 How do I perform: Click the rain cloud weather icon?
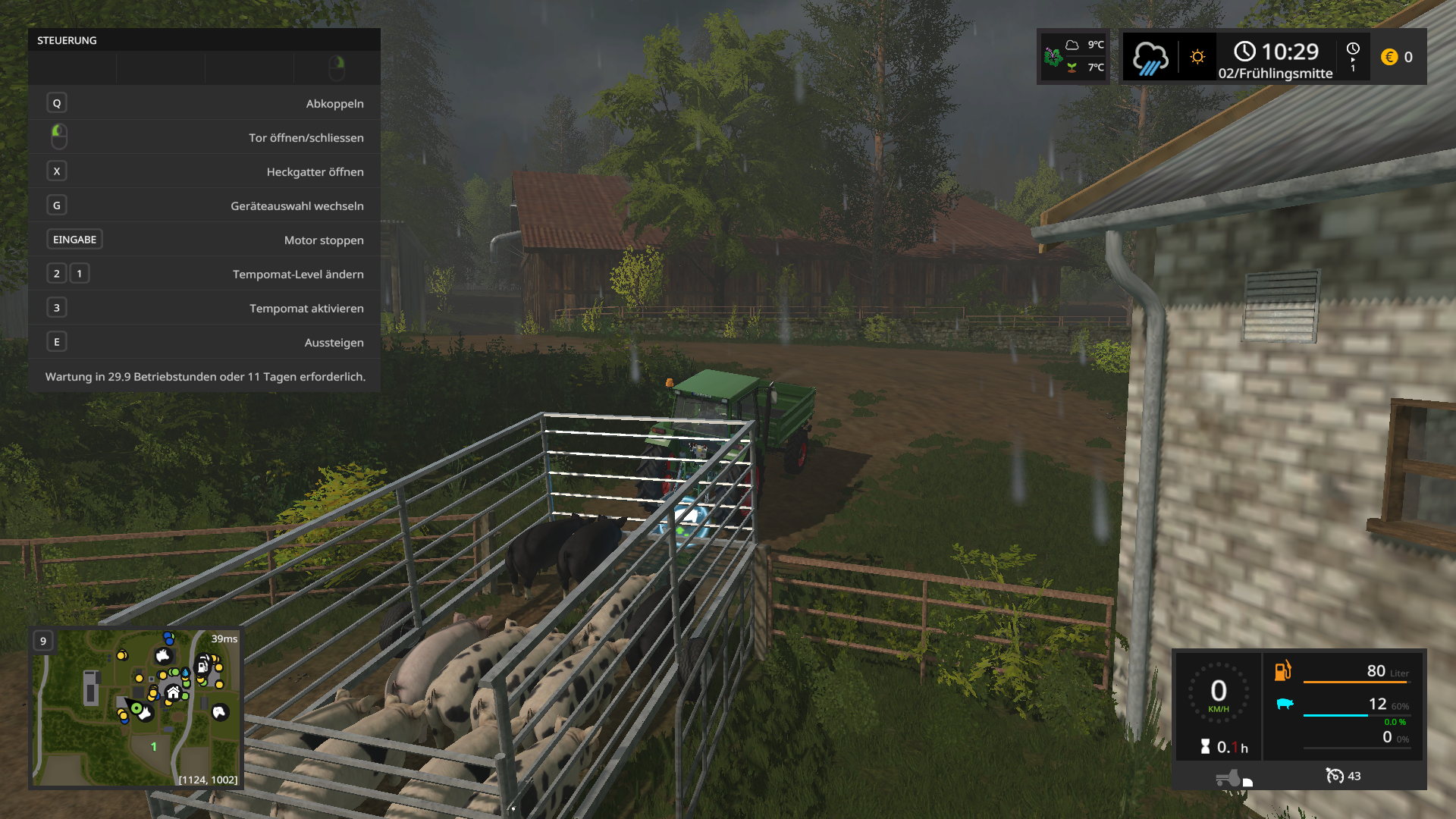[1150, 58]
